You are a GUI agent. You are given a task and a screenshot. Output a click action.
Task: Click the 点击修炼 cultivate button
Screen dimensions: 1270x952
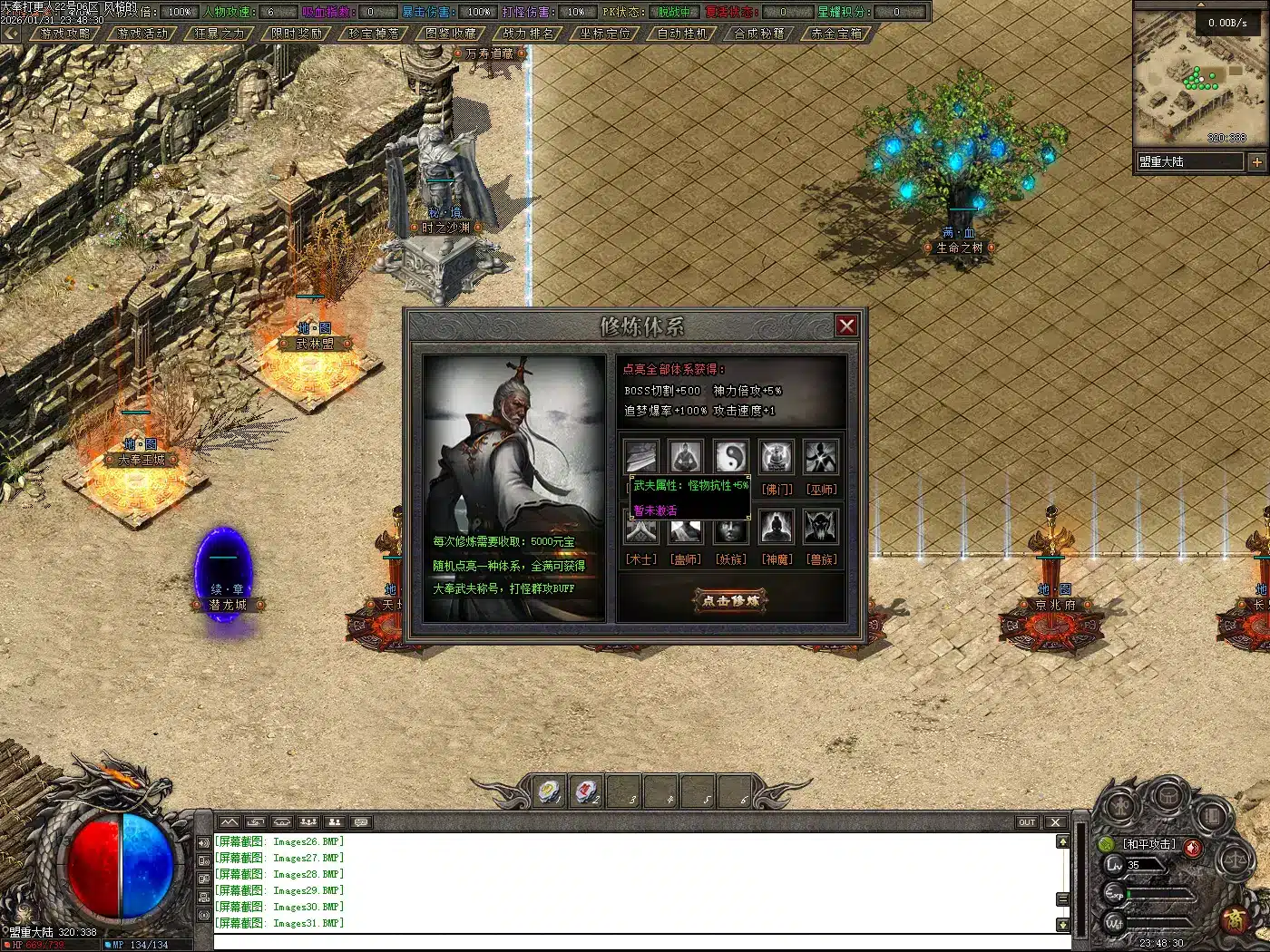tap(731, 600)
